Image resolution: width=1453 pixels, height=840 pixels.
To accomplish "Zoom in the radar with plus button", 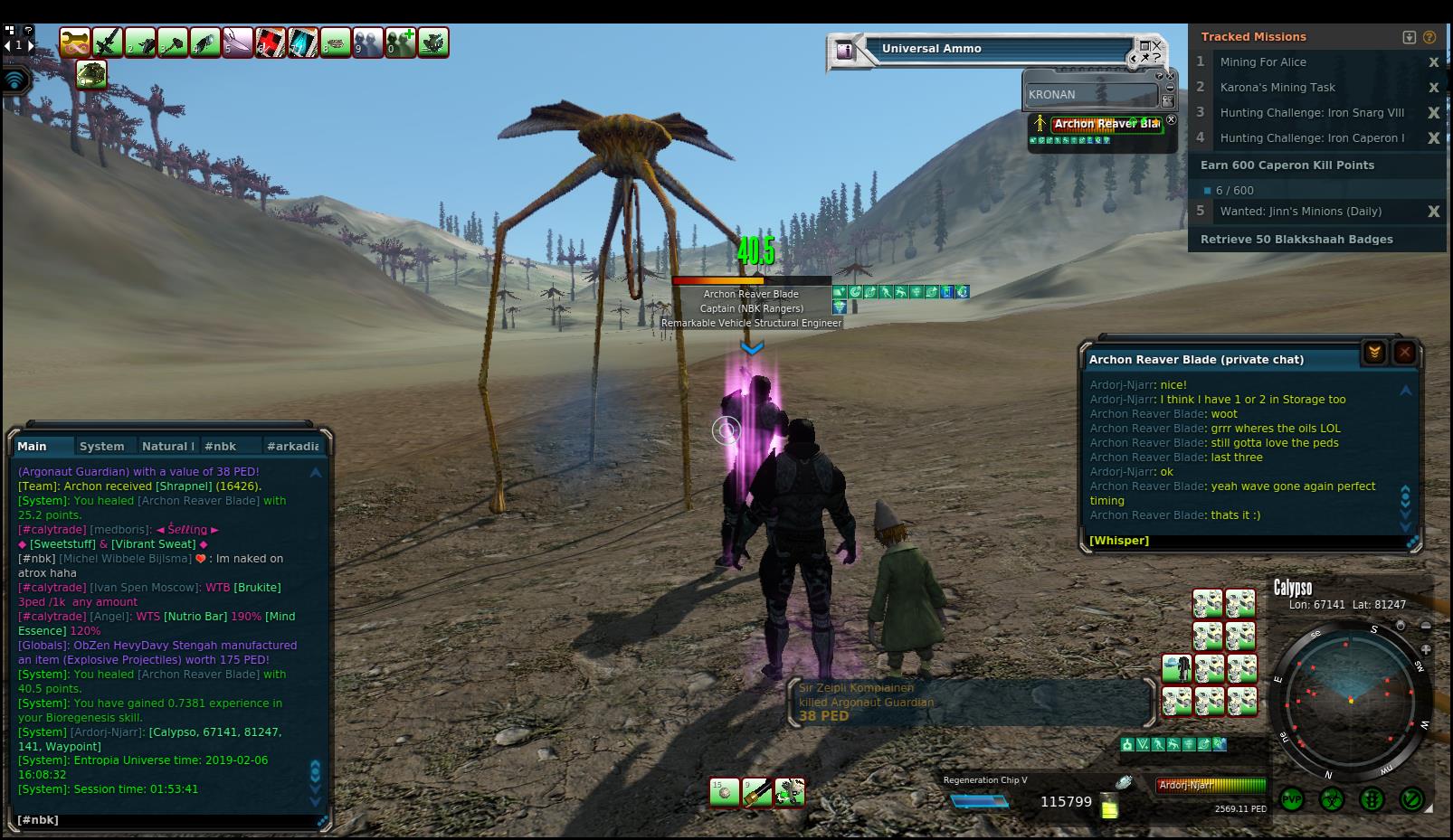I will point(1426,649).
